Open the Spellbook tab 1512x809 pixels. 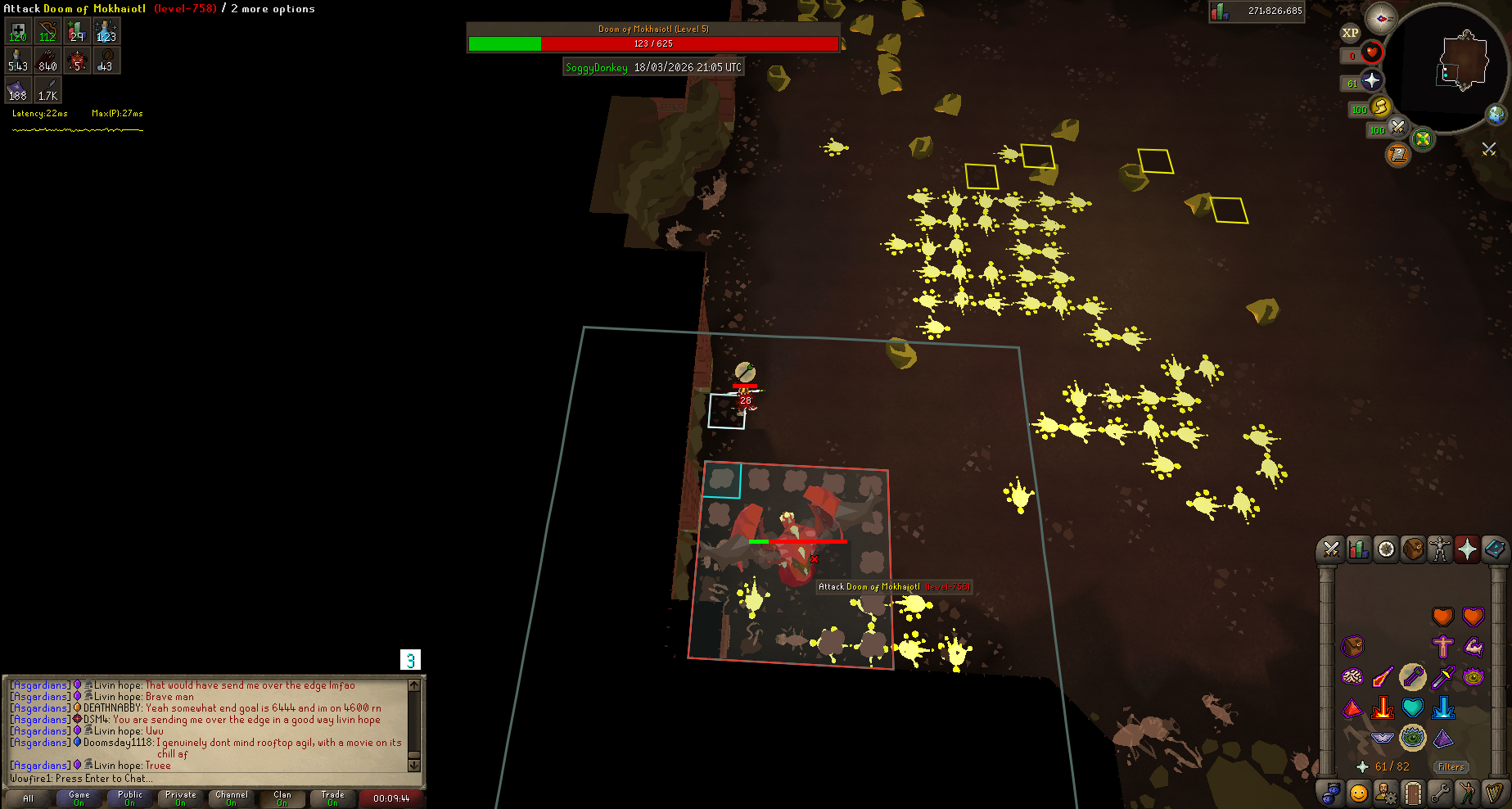click(x=1494, y=549)
